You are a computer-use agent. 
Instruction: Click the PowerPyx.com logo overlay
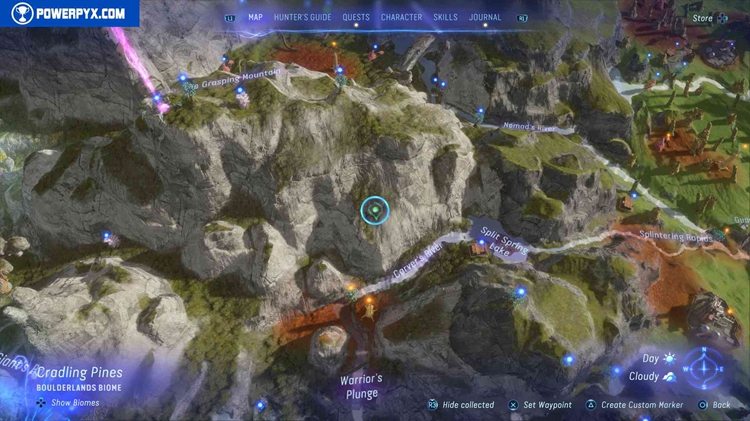pos(70,13)
